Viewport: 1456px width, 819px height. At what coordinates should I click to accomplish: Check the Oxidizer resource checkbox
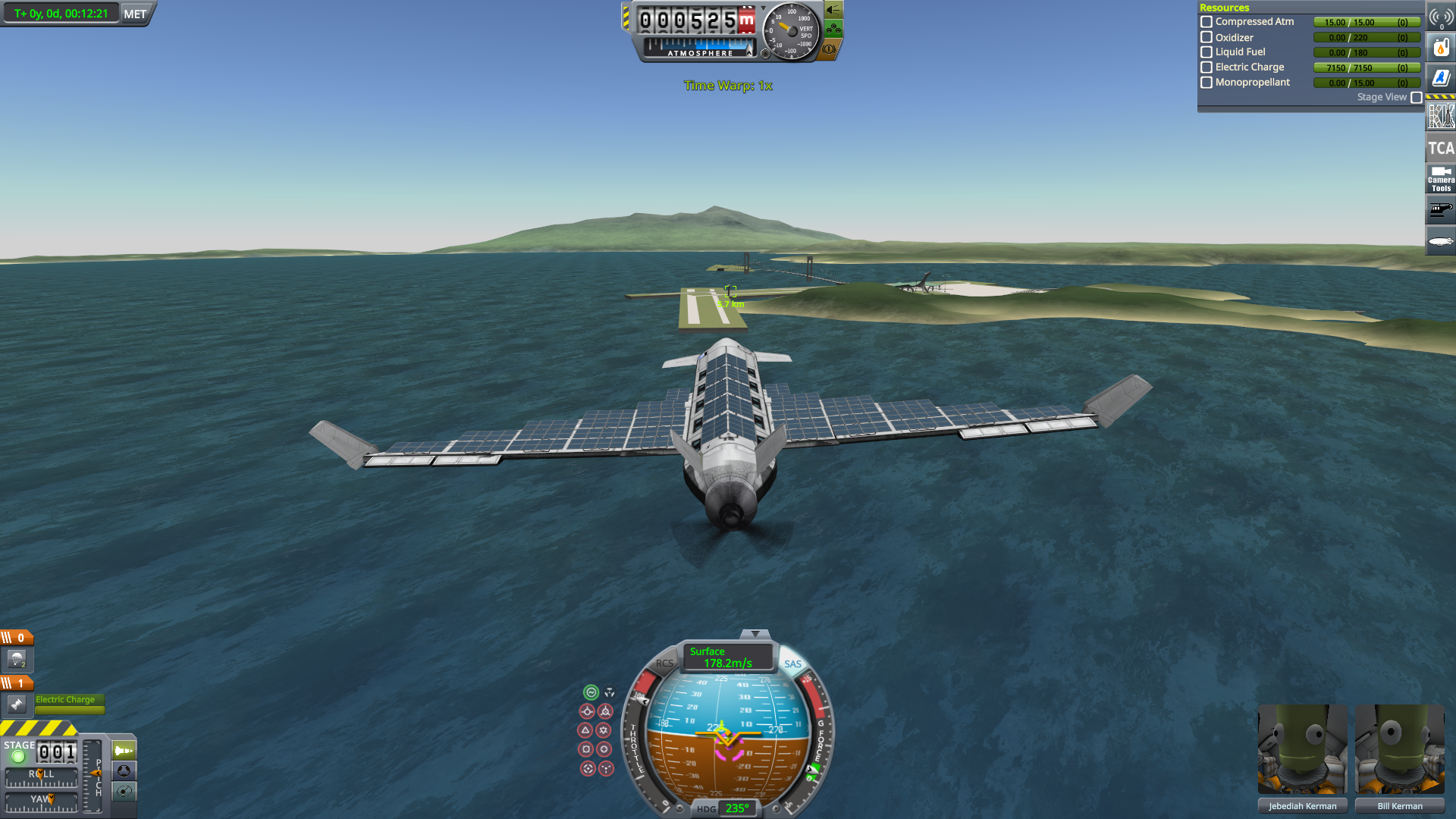coord(1207,37)
